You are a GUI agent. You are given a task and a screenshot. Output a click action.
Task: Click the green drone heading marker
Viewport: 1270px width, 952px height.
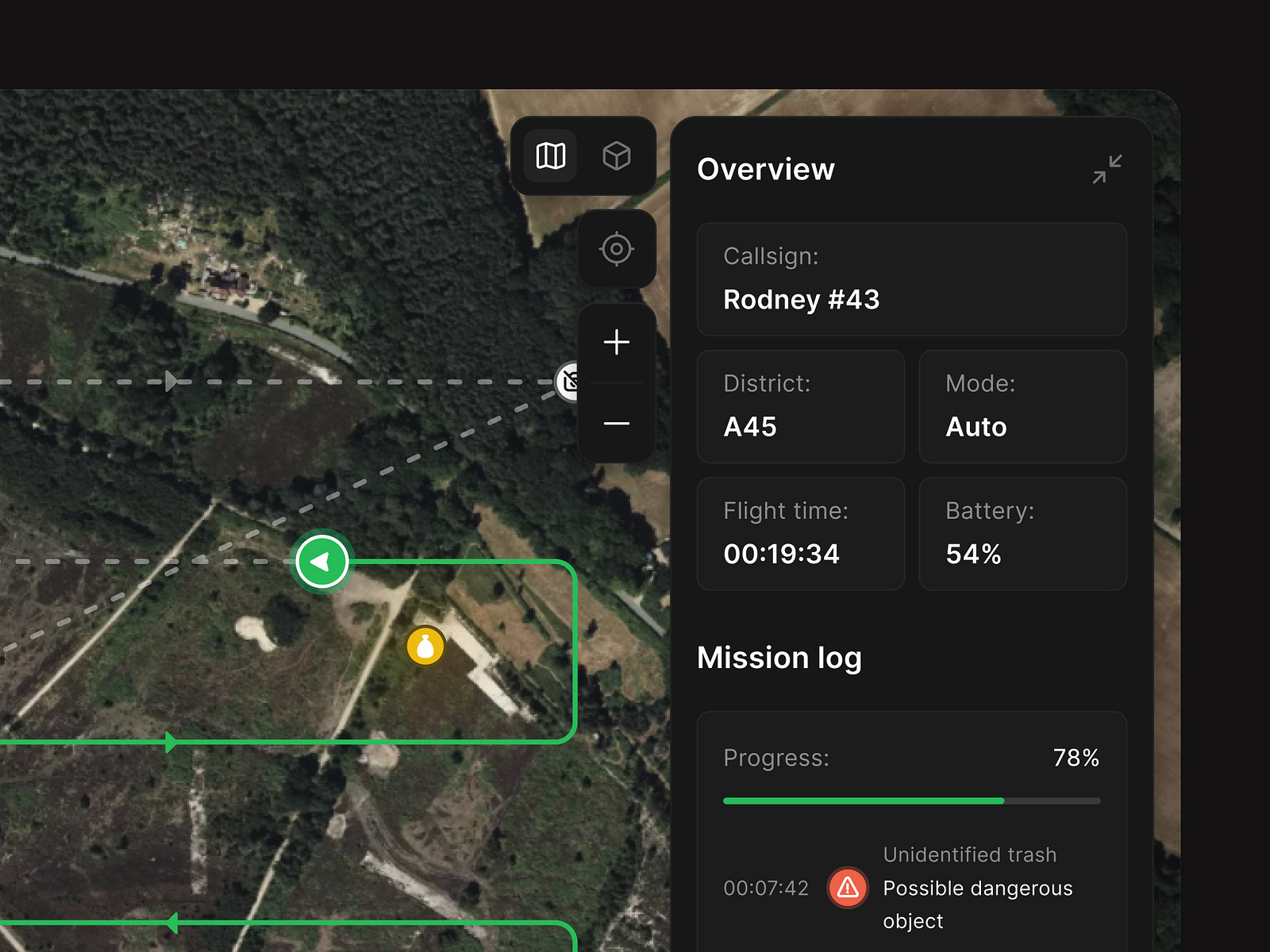[x=321, y=561]
